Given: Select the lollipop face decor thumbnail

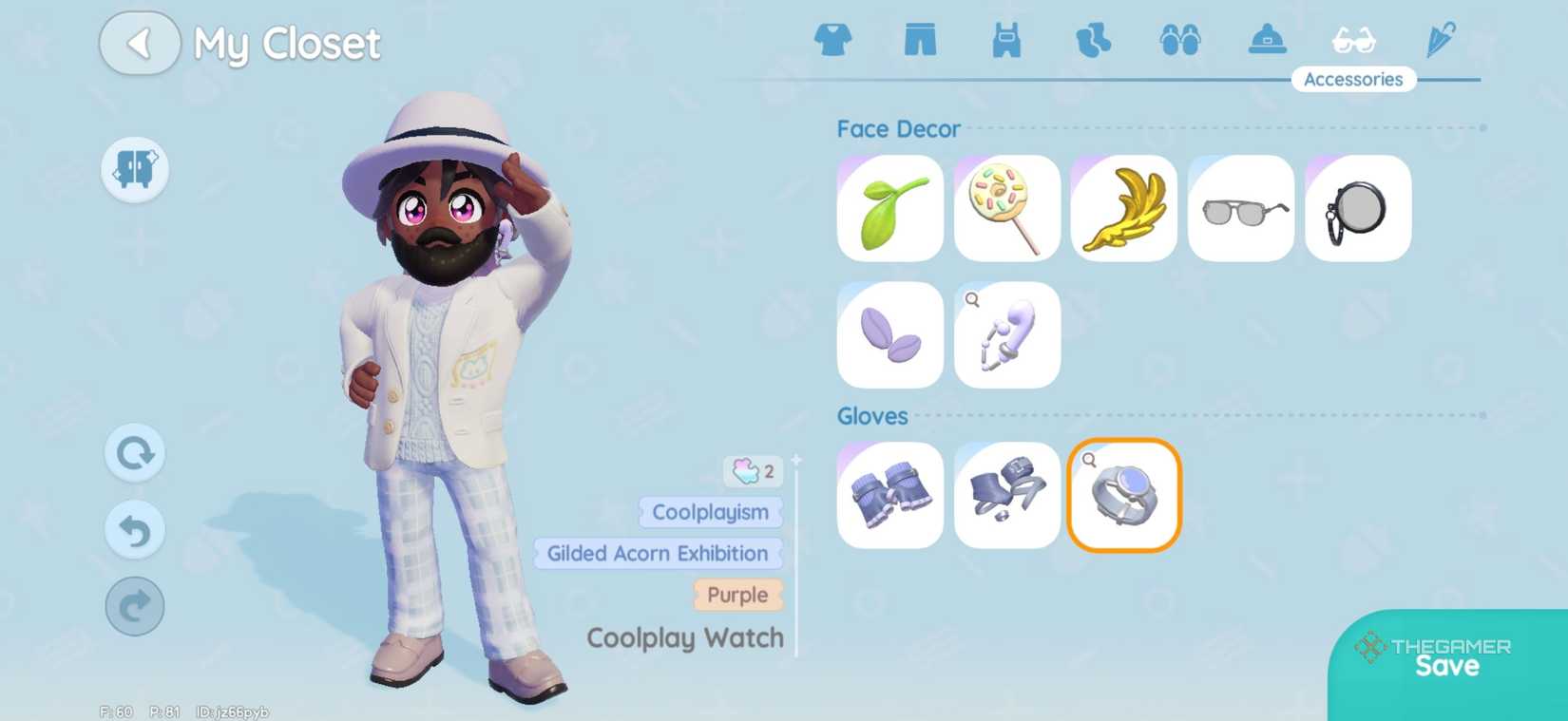Looking at the screenshot, I should pyautogui.click(x=1005, y=208).
